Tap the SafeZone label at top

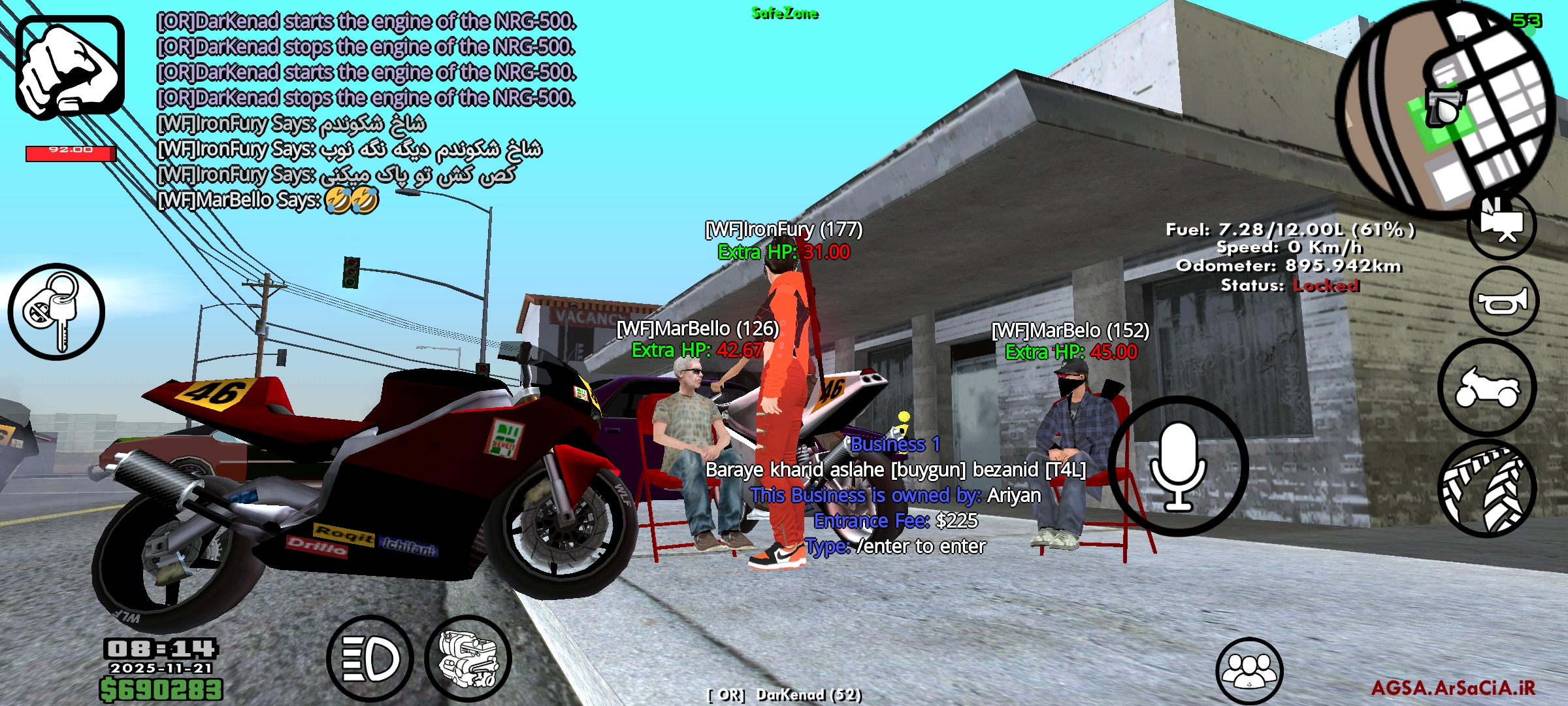coord(783,12)
